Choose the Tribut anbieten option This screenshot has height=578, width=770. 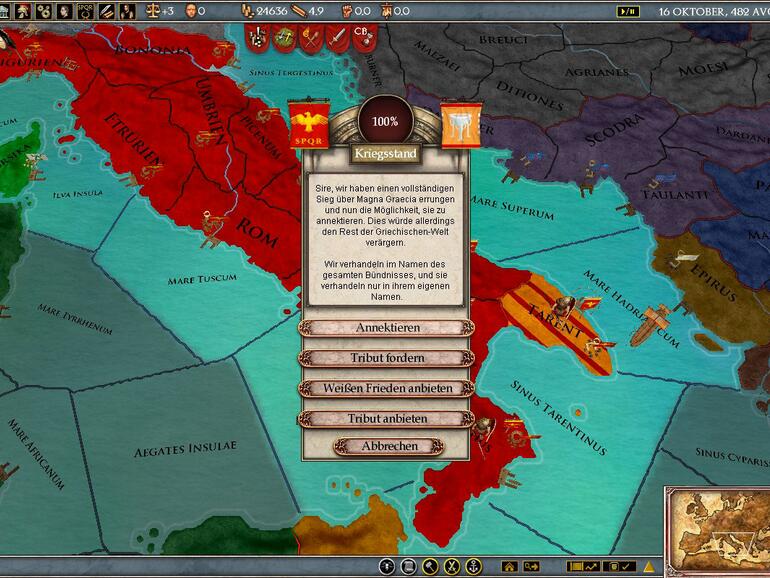click(x=386, y=418)
